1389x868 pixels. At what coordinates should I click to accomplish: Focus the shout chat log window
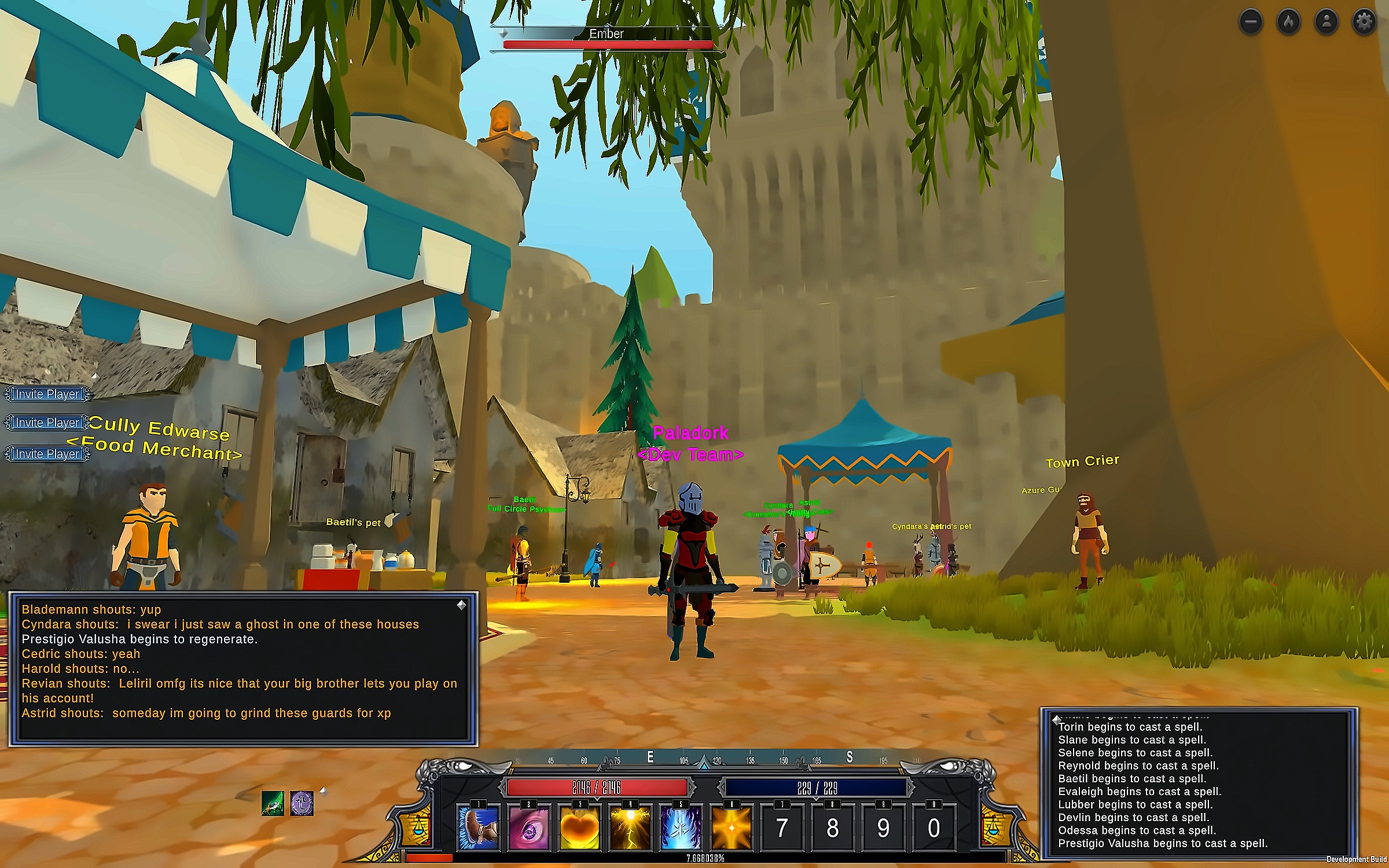pos(243,668)
